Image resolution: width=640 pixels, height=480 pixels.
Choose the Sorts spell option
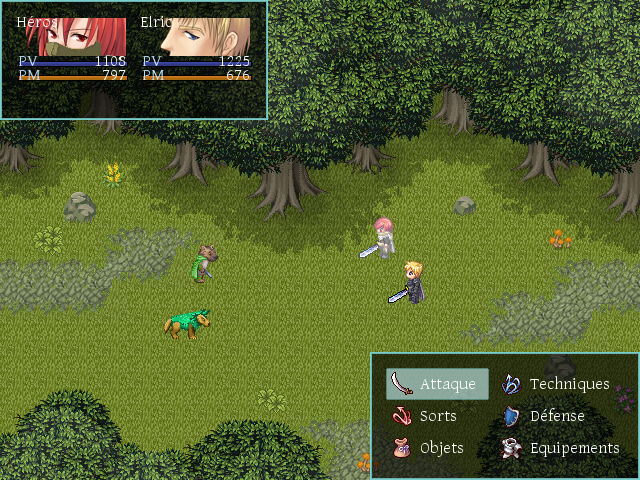(426, 416)
